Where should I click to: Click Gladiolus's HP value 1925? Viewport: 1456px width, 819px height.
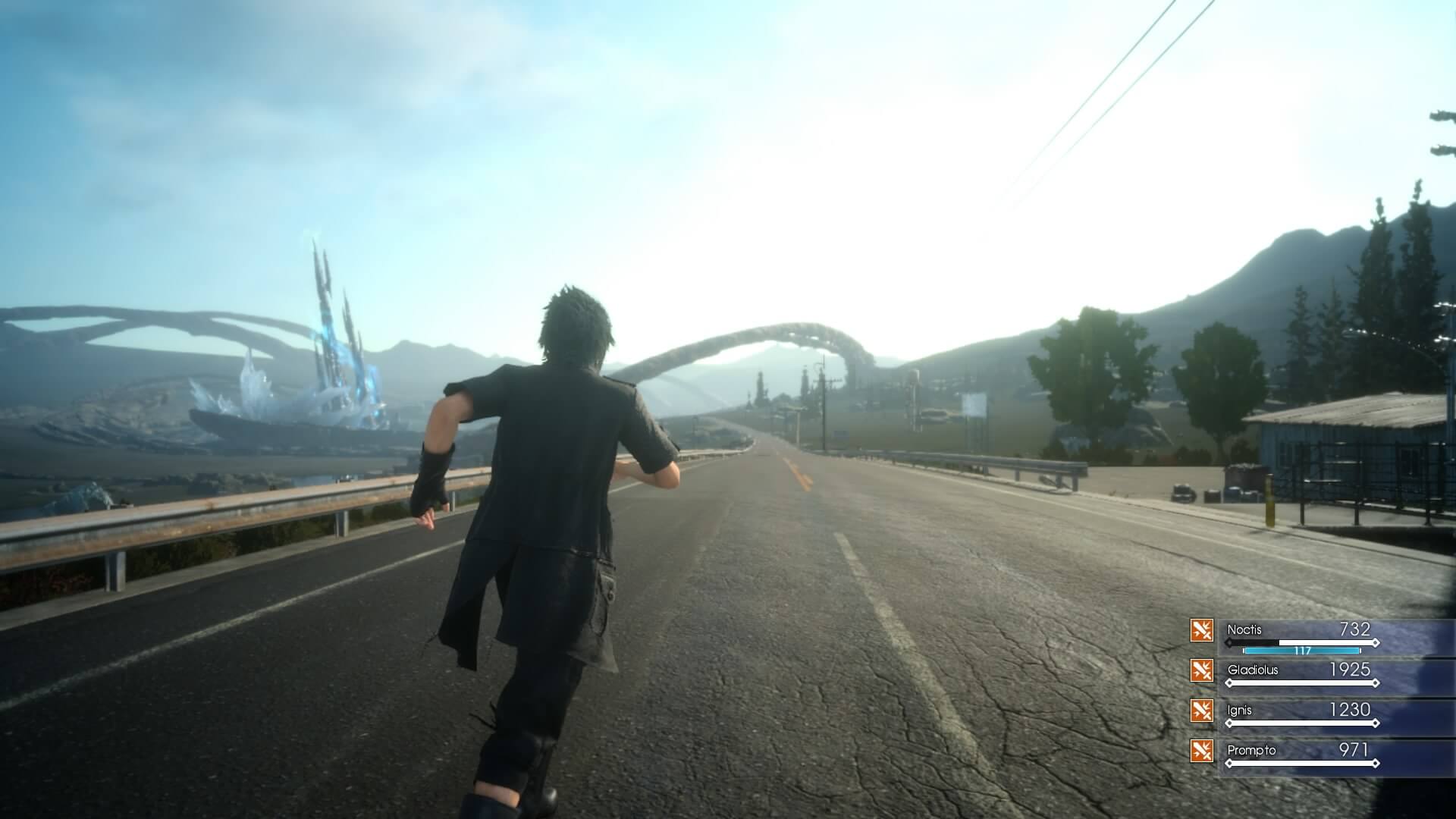(x=1350, y=670)
